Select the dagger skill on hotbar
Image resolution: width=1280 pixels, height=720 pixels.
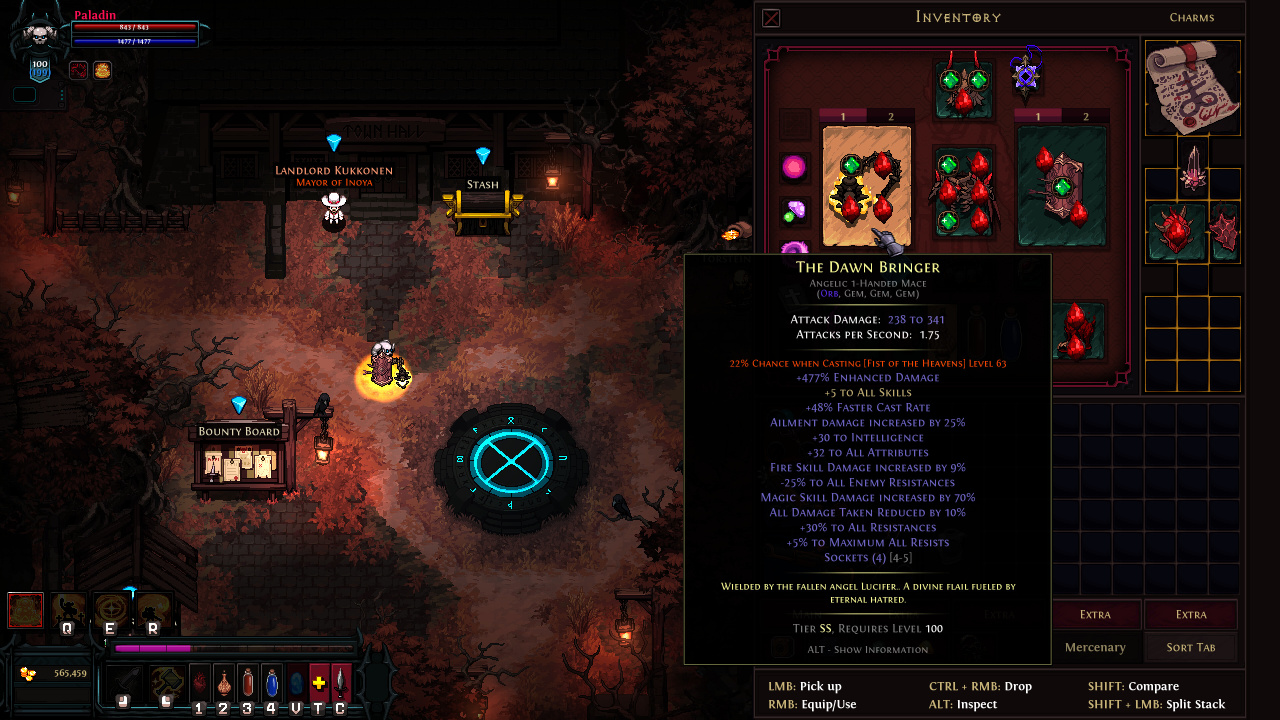tap(342, 684)
